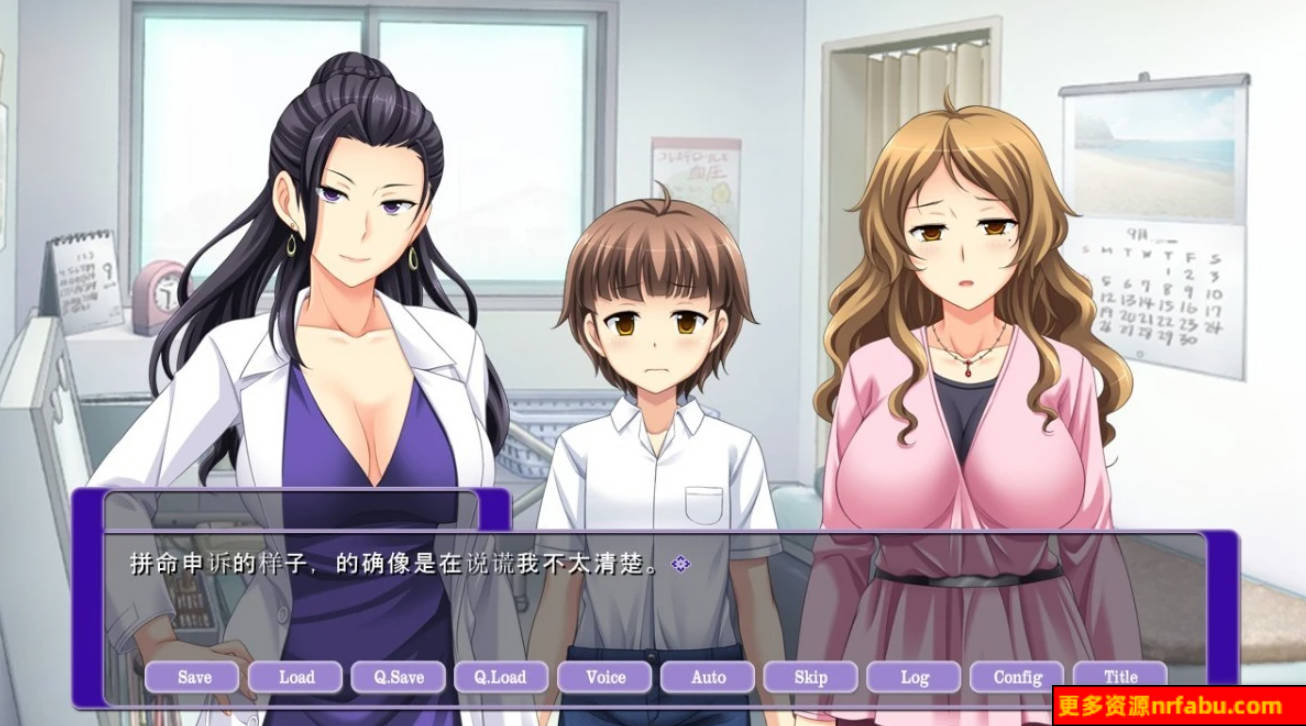This screenshot has width=1306, height=726.
Task: Toggle character Voice playback
Action: pyautogui.click(x=604, y=677)
